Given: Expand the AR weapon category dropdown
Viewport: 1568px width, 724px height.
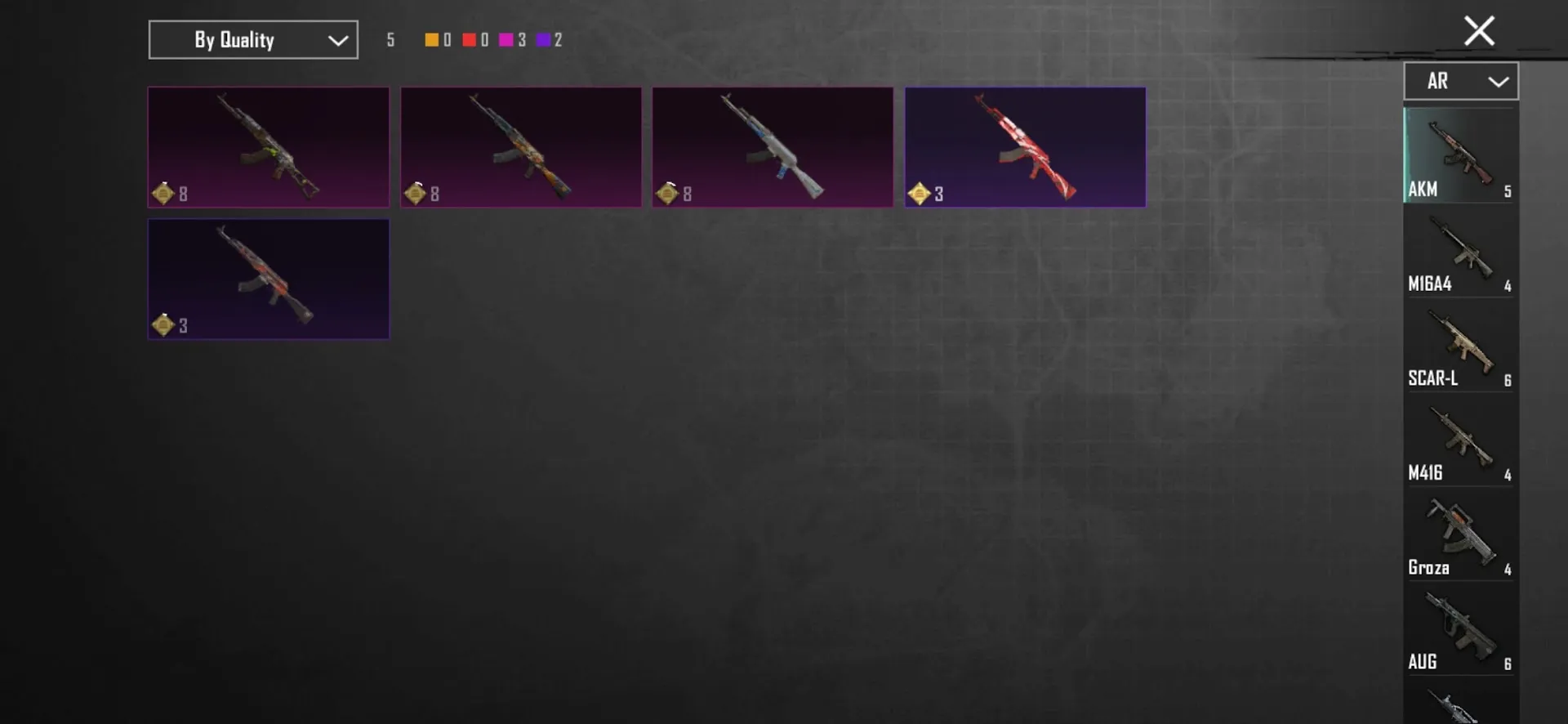Looking at the screenshot, I should pos(1461,81).
